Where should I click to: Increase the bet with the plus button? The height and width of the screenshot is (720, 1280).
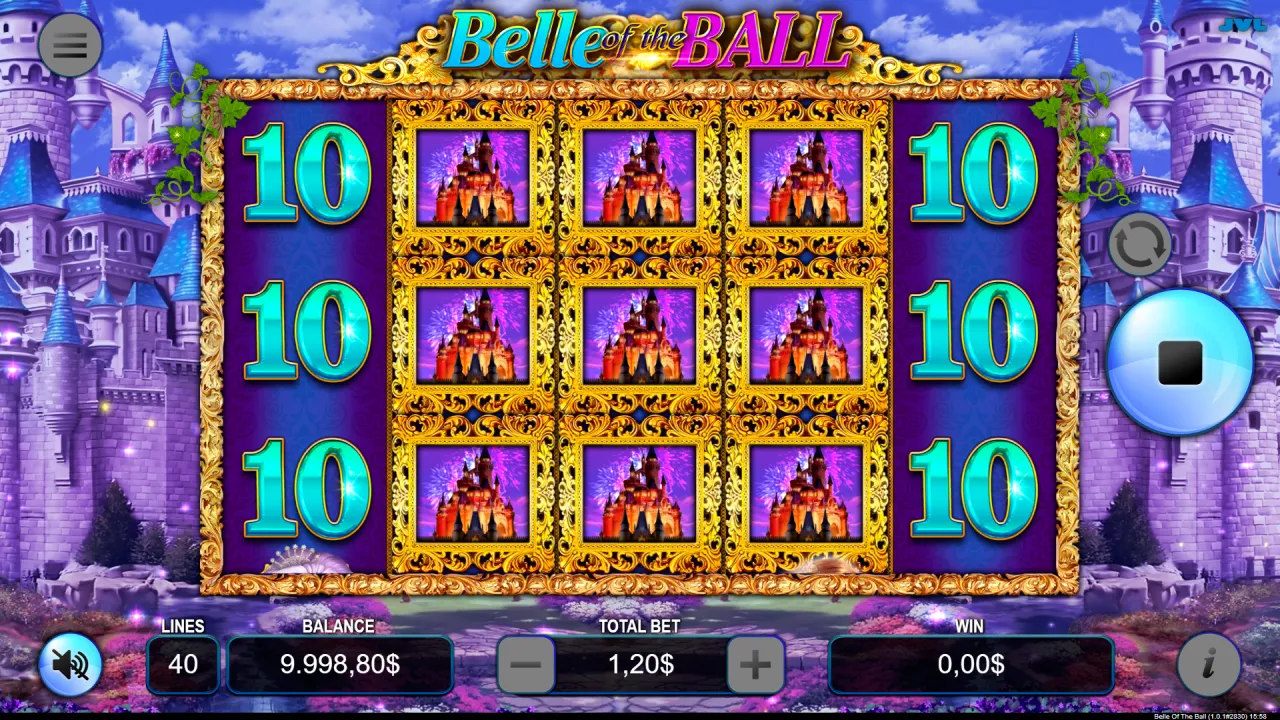tap(755, 664)
